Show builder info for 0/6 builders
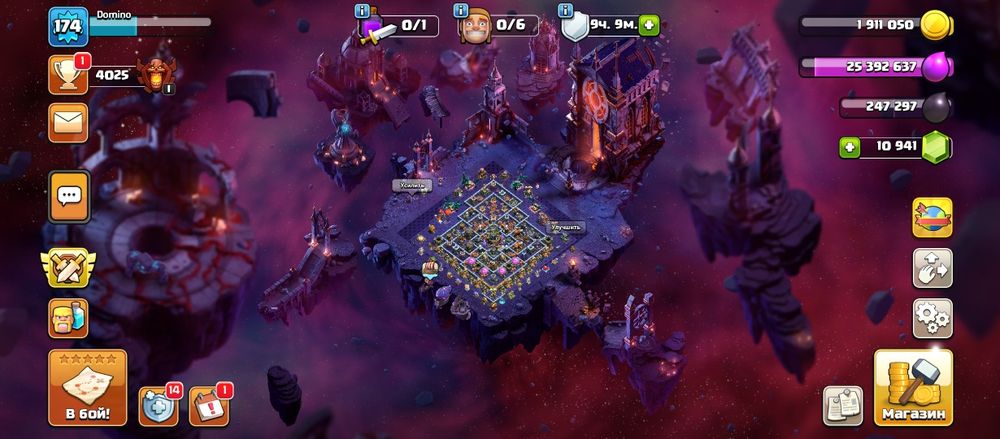Image resolution: width=1000 pixels, height=439 pixels. point(463,11)
